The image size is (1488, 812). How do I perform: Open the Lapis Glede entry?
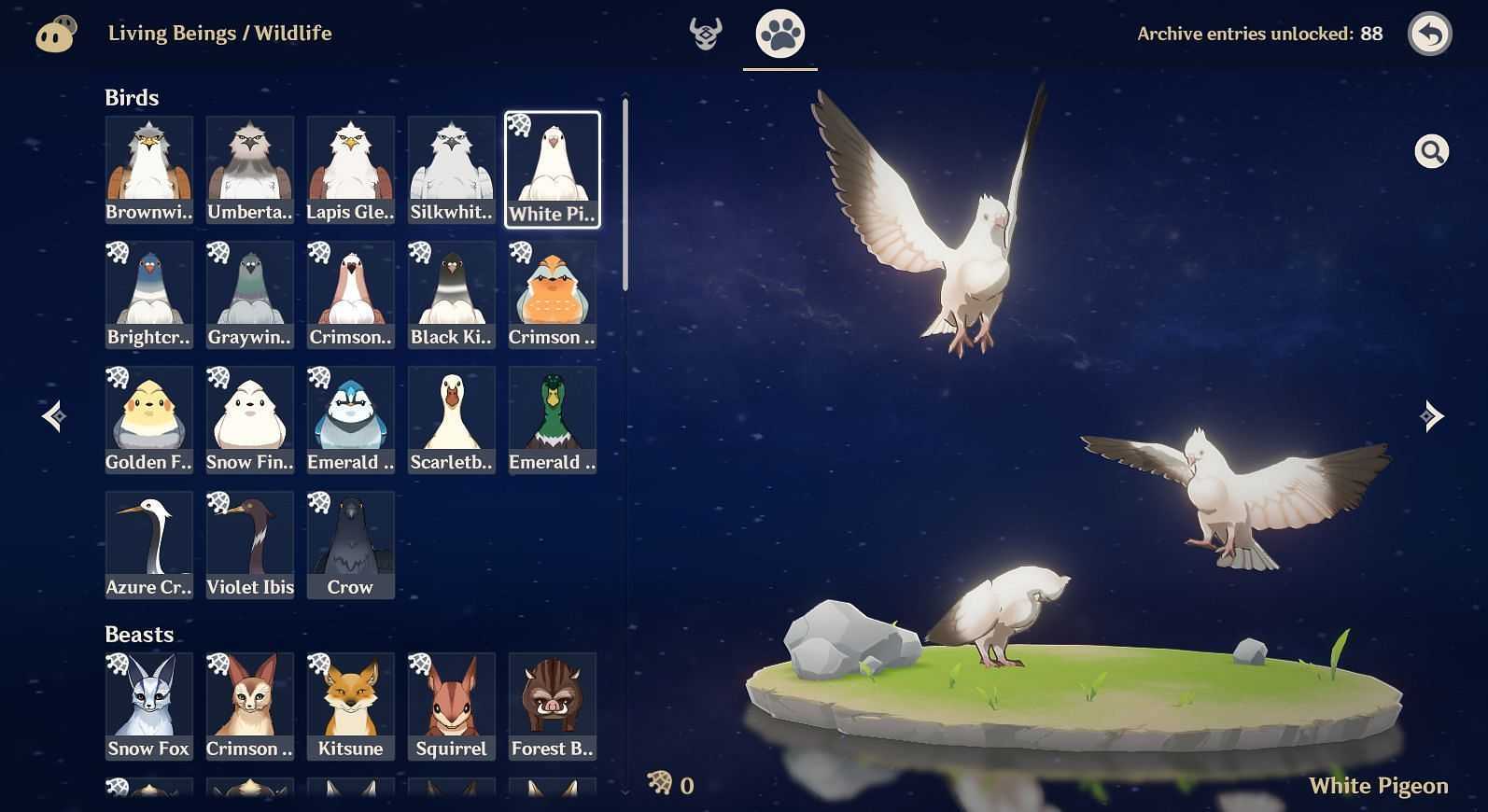pos(351,170)
